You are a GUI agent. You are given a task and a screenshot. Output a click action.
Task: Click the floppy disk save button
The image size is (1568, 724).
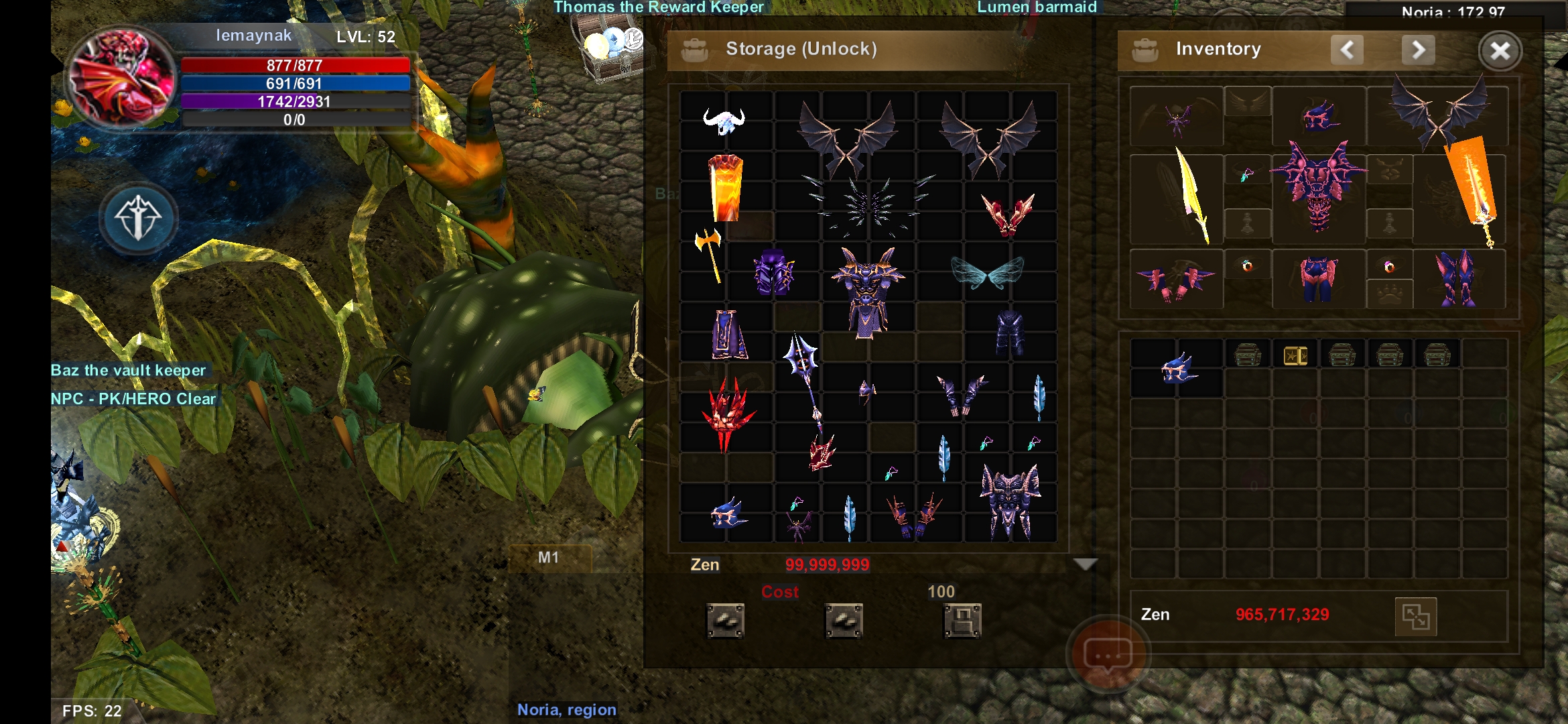[962, 620]
